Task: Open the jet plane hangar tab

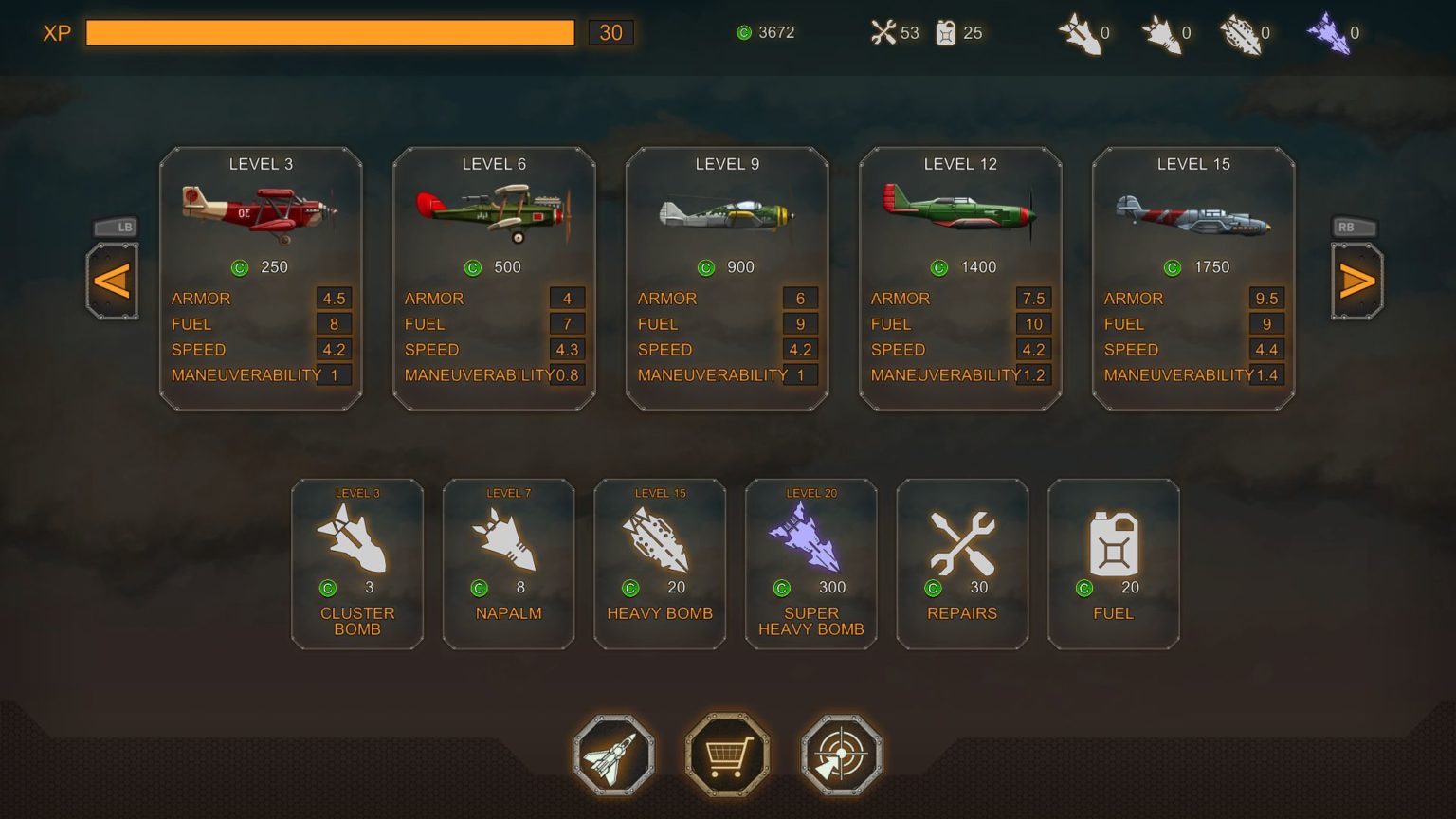Action: (613, 755)
